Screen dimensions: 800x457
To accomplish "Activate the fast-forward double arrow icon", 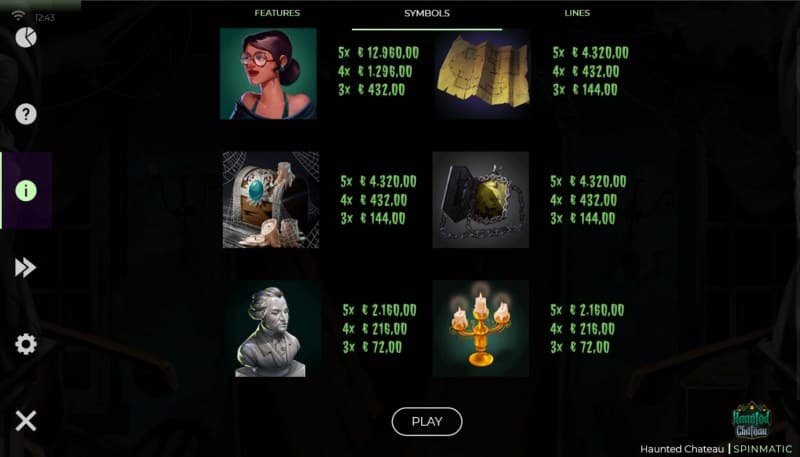I will [26, 267].
